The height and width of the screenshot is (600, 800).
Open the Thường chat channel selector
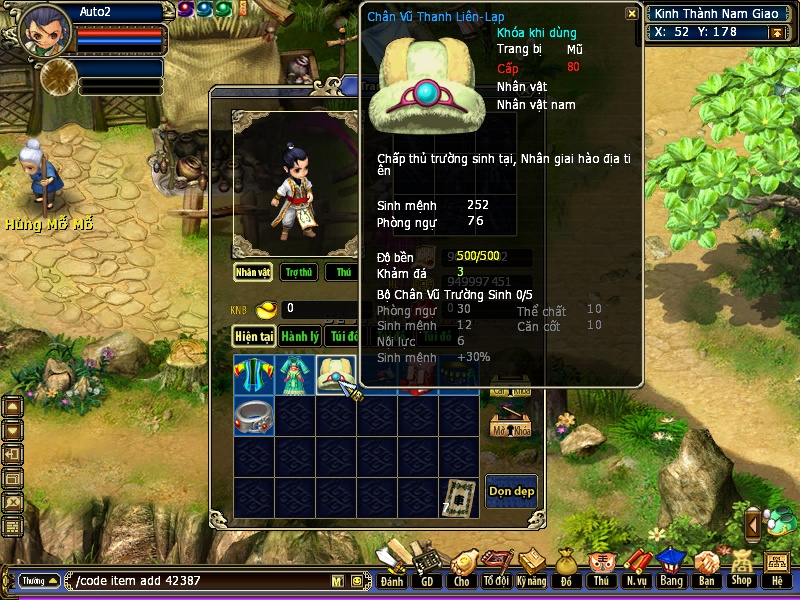[38, 580]
